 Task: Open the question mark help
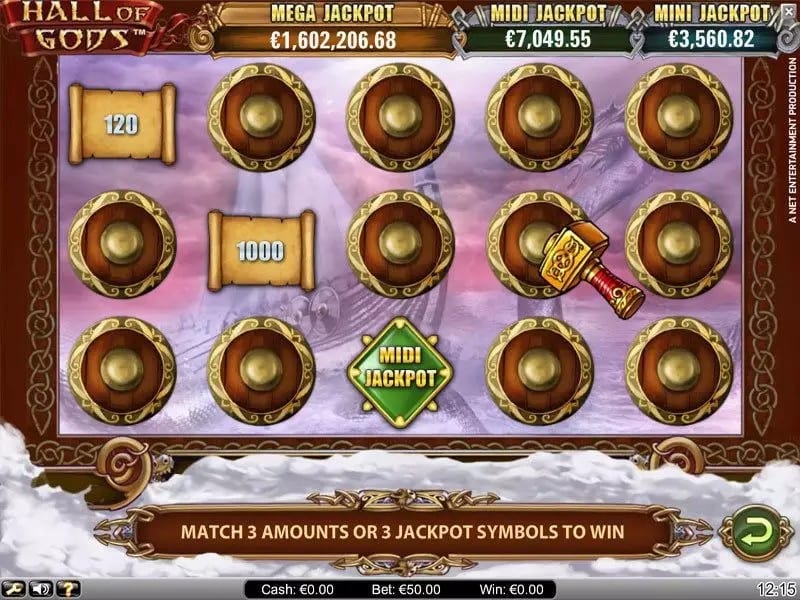[x=69, y=590]
